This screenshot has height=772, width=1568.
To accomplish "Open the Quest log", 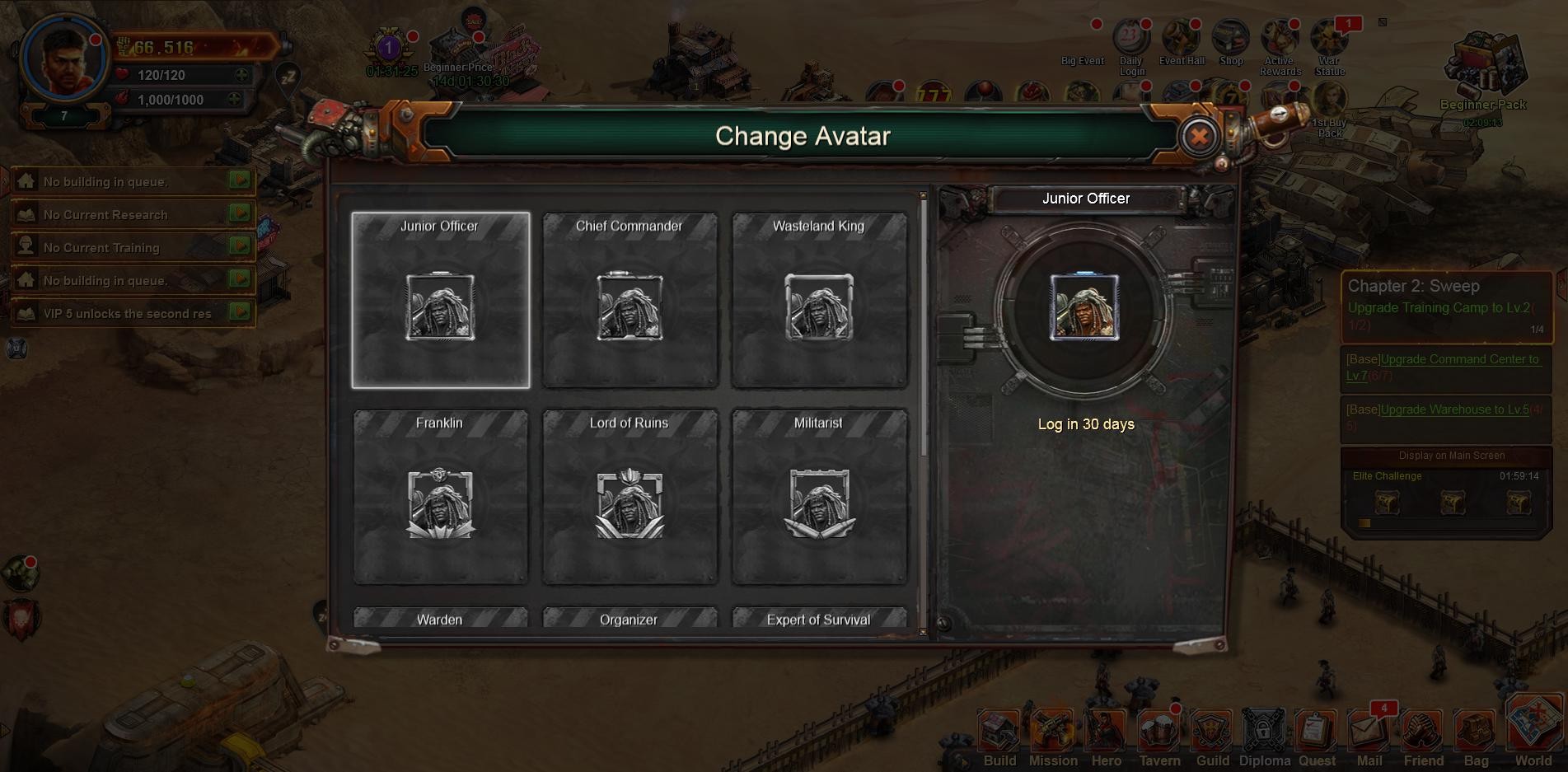I will (x=1317, y=735).
